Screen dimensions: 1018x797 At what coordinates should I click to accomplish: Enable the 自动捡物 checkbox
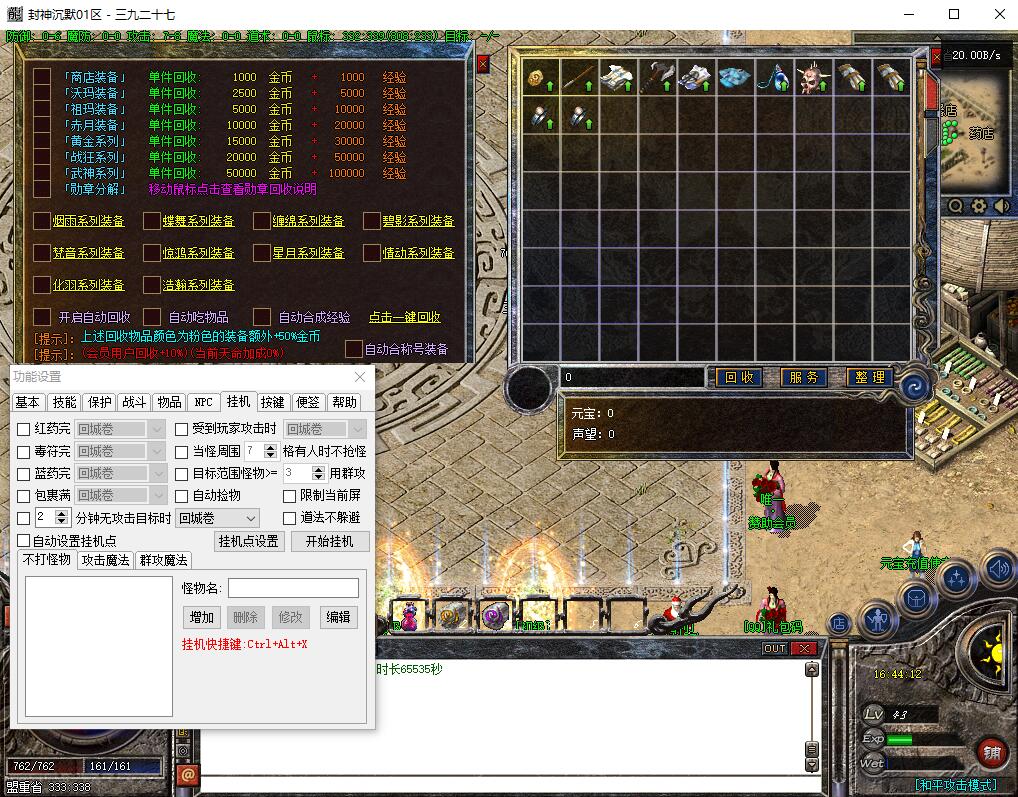182,496
